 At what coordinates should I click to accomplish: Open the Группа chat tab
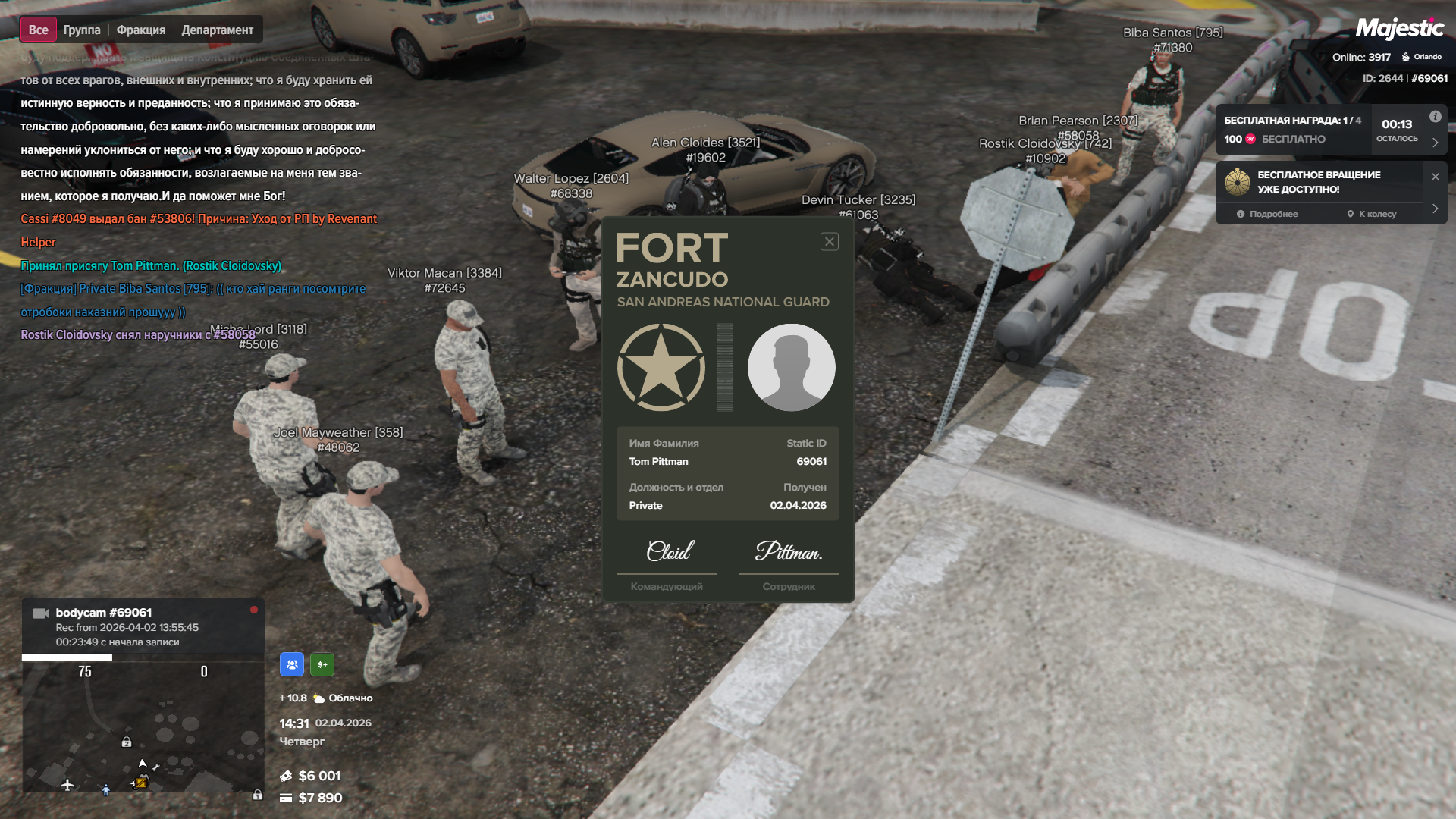point(82,30)
